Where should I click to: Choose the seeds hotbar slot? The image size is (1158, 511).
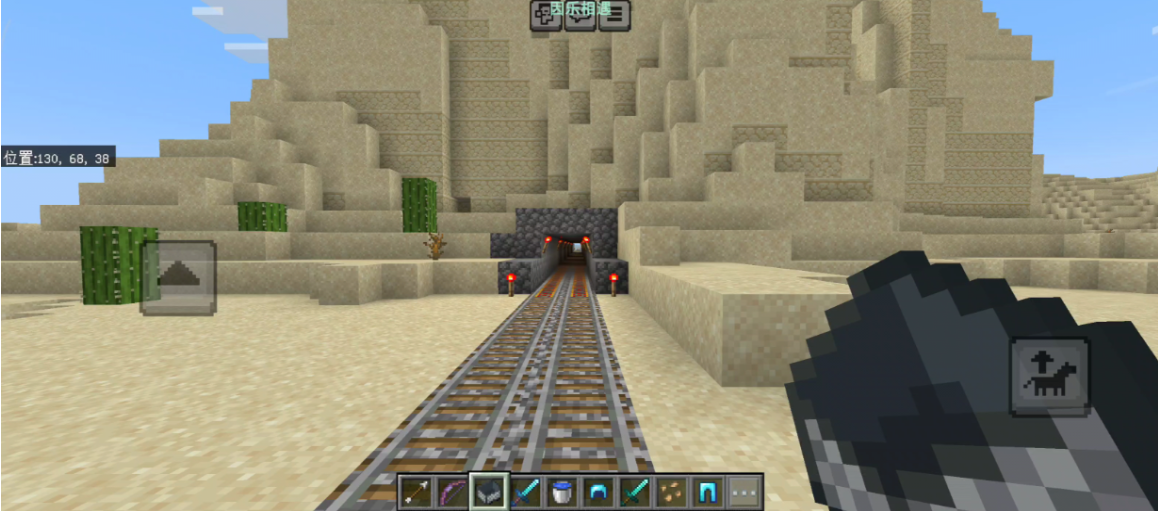(x=672, y=491)
